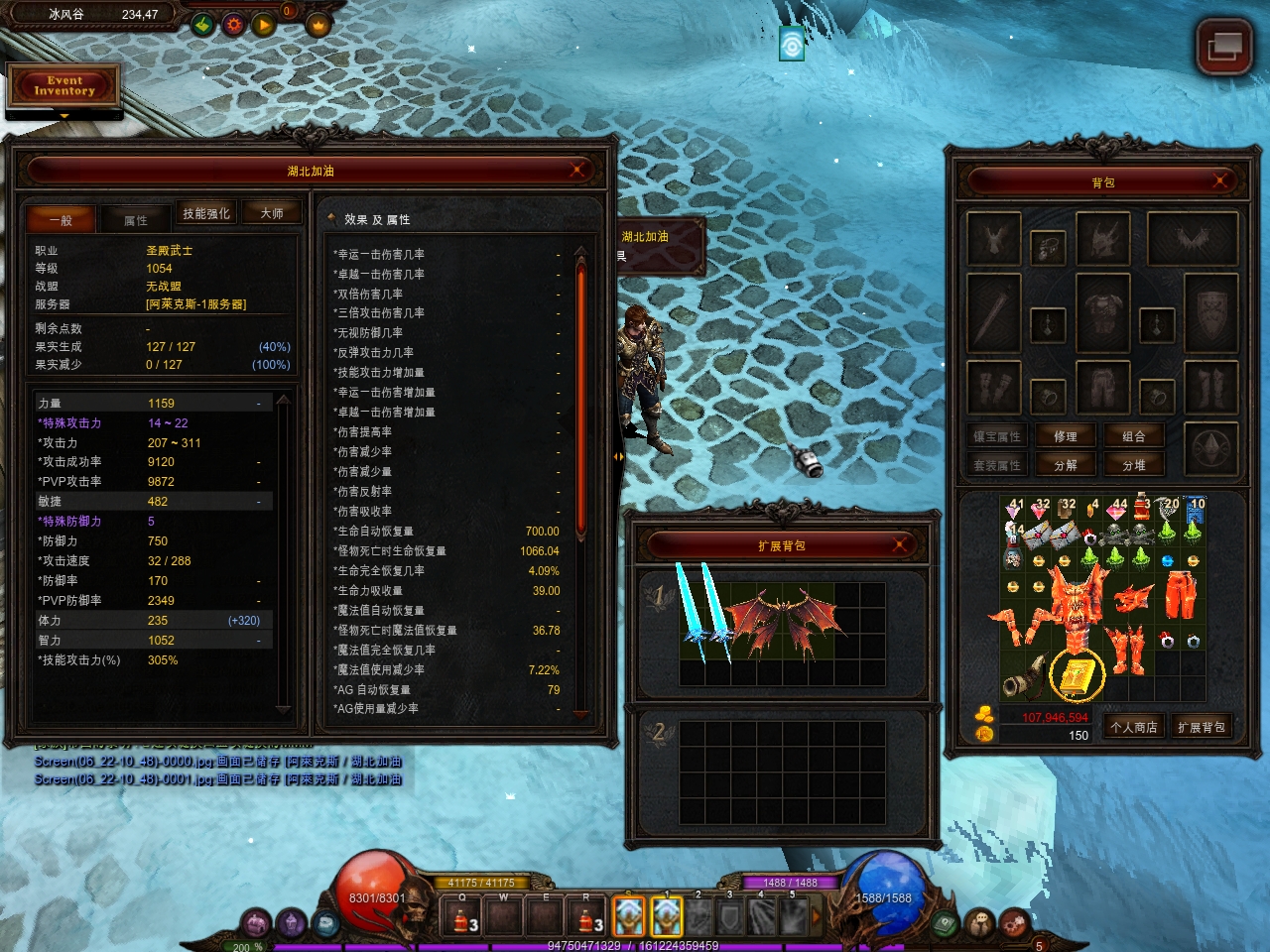
Task: Close the character stats window
Action: click(576, 171)
